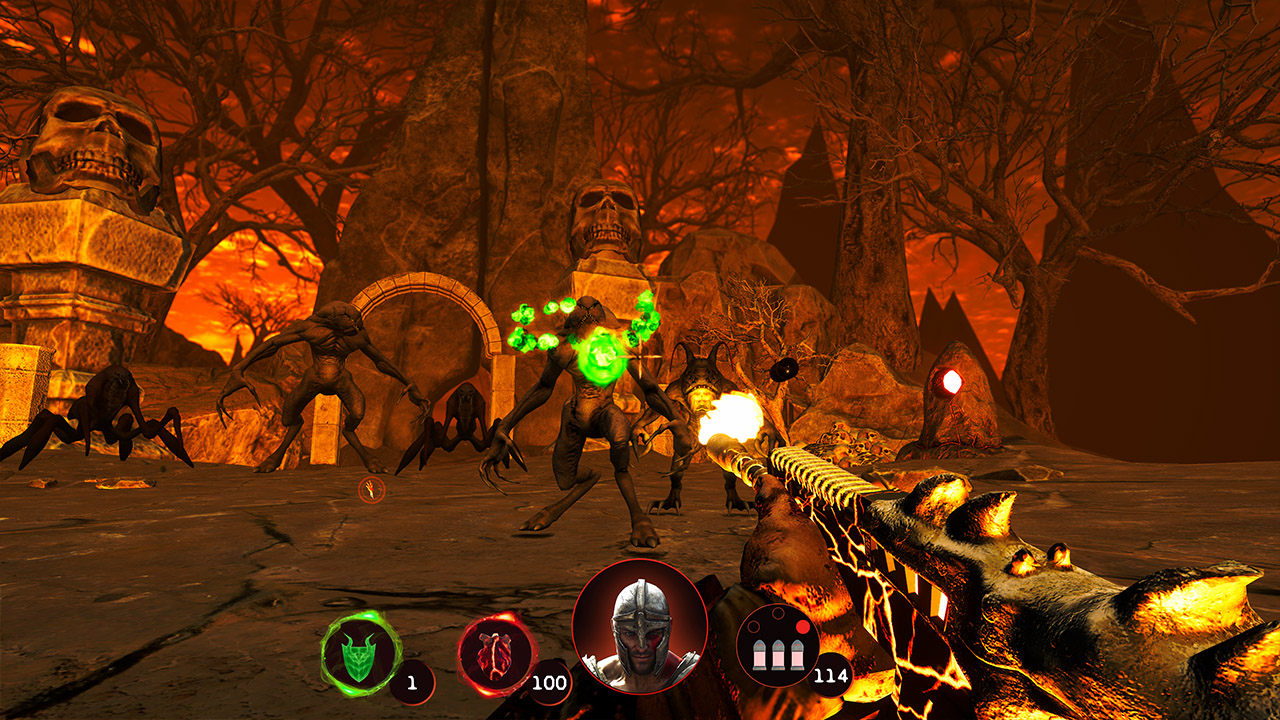This screenshot has width=1280, height=720.
Task: Click the armor counter showing 1
Action: [412, 682]
